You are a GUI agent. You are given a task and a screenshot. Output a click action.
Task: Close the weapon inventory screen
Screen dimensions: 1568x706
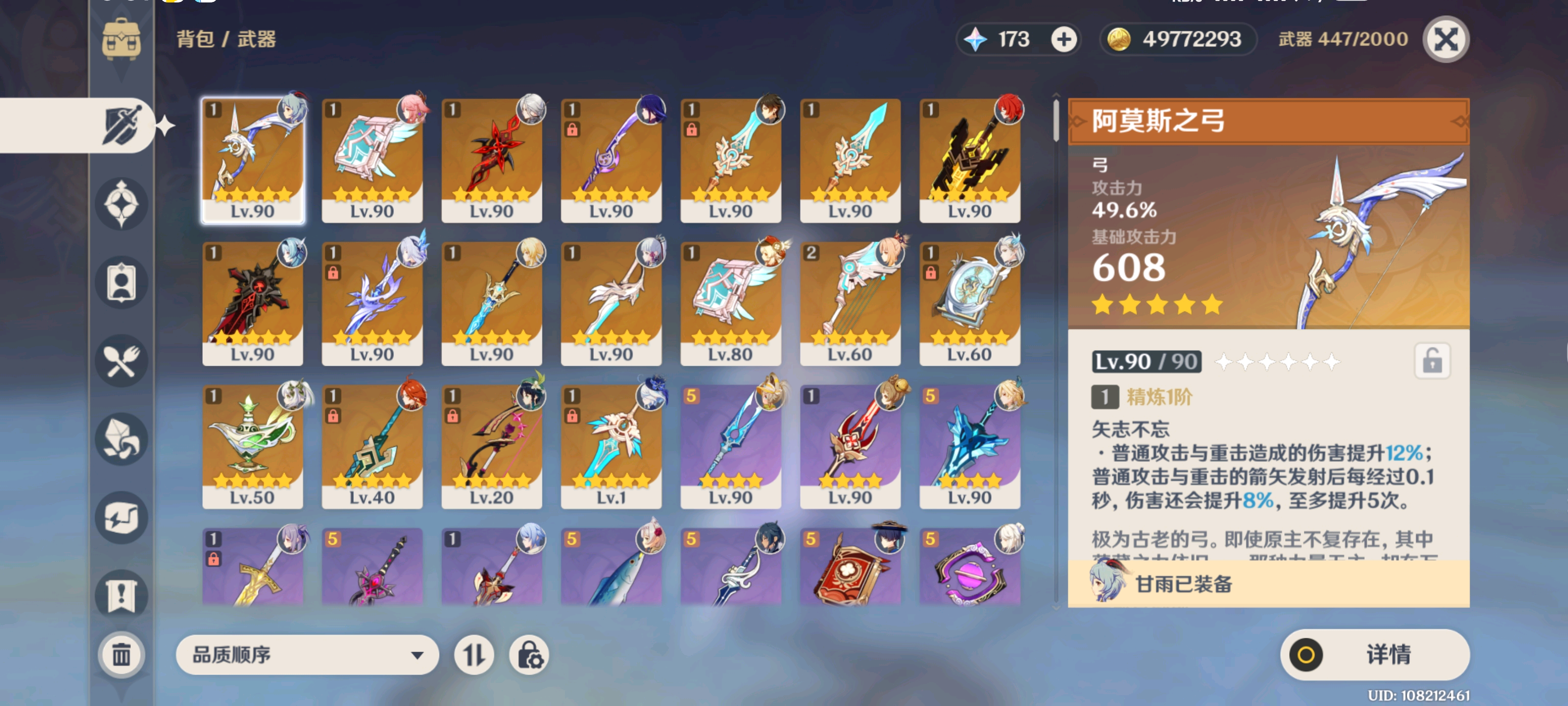pyautogui.click(x=1445, y=40)
